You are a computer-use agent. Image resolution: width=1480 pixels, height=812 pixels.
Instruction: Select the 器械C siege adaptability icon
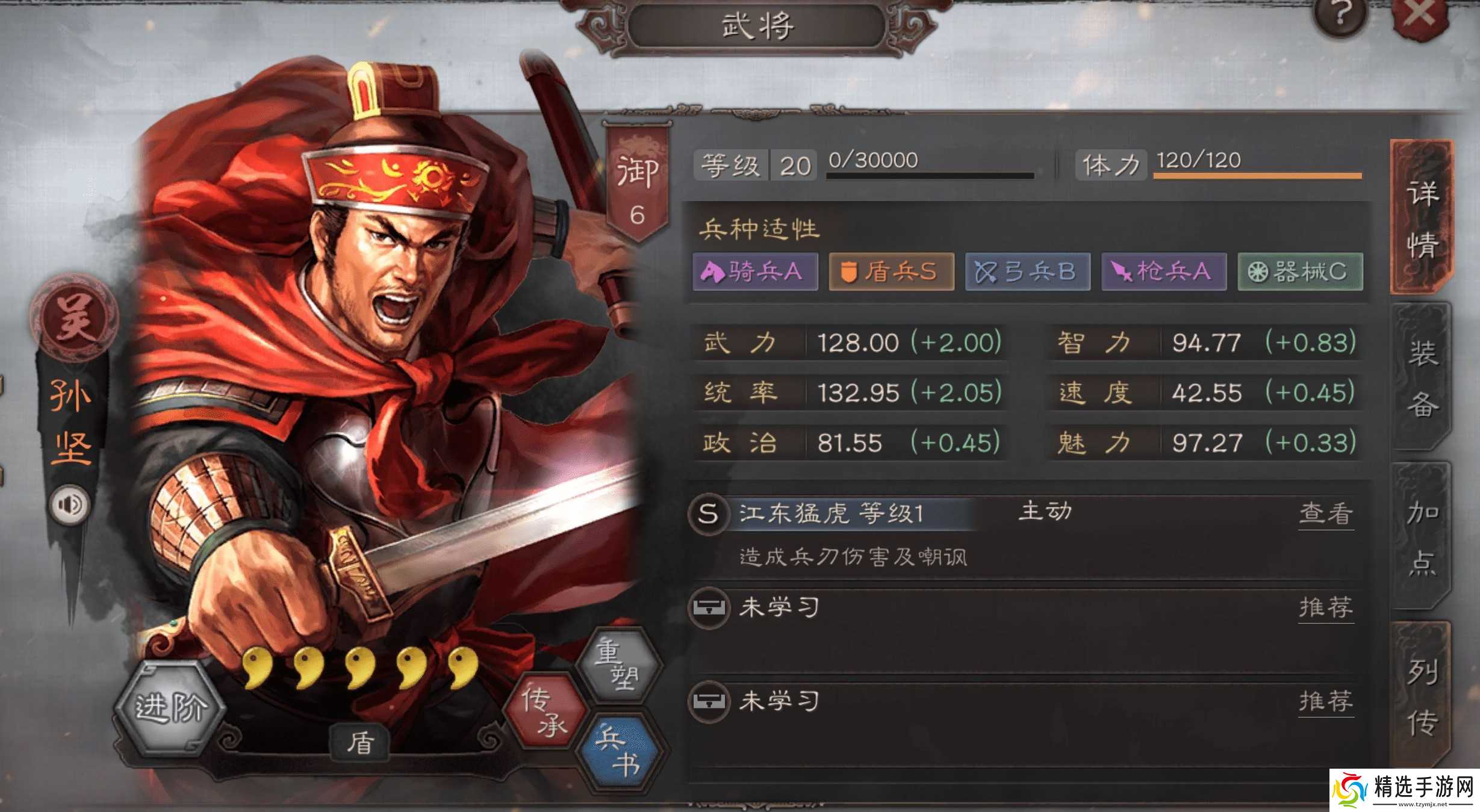click(x=1299, y=272)
